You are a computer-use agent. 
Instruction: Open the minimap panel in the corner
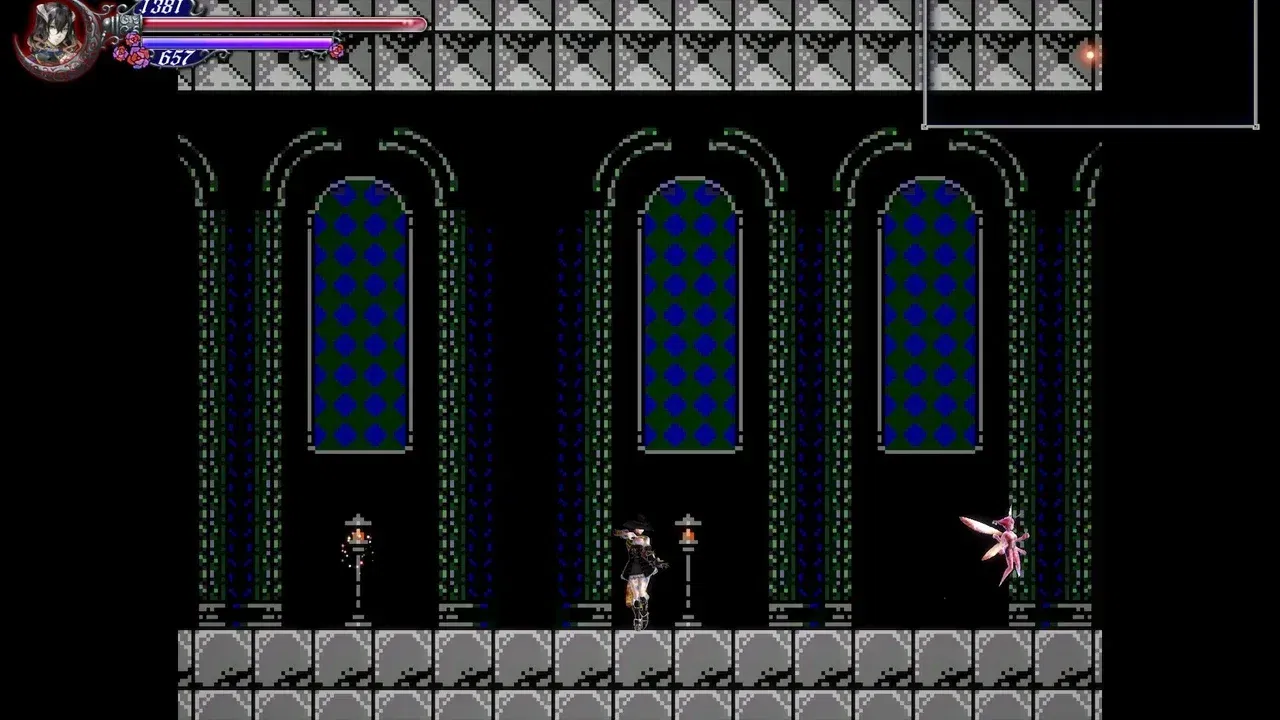coord(1090,65)
